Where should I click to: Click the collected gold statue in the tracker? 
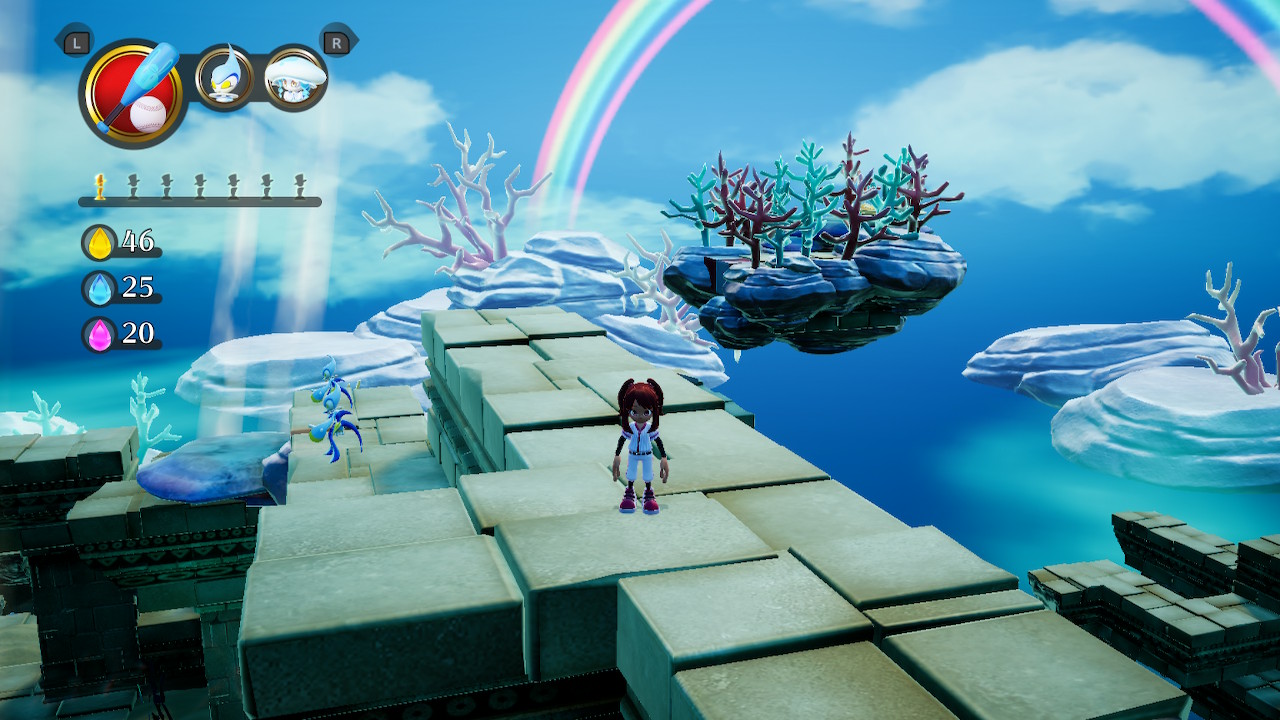(100, 185)
